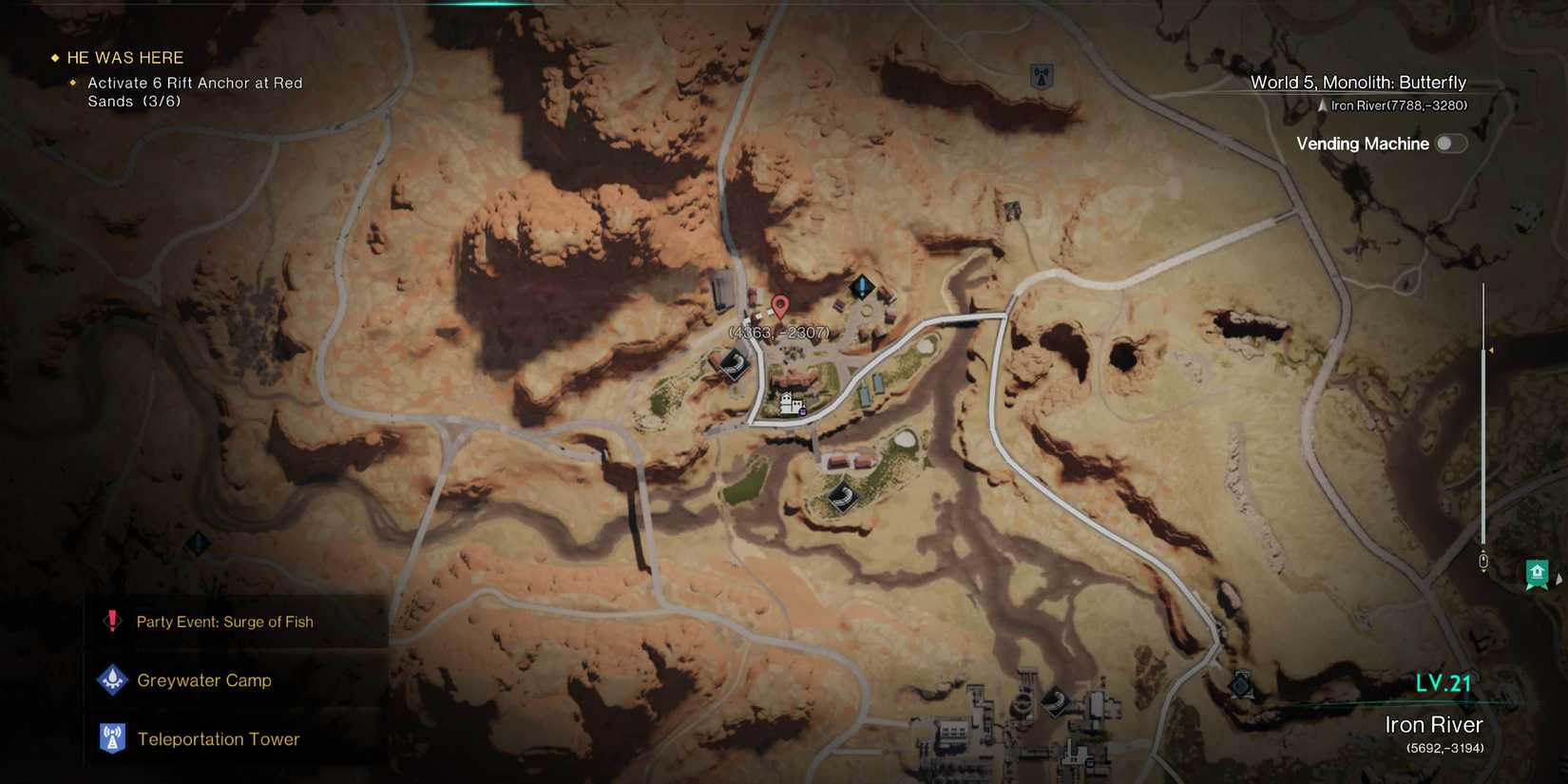Click the (4363, -2307) coordinate label on the map

coord(778,333)
